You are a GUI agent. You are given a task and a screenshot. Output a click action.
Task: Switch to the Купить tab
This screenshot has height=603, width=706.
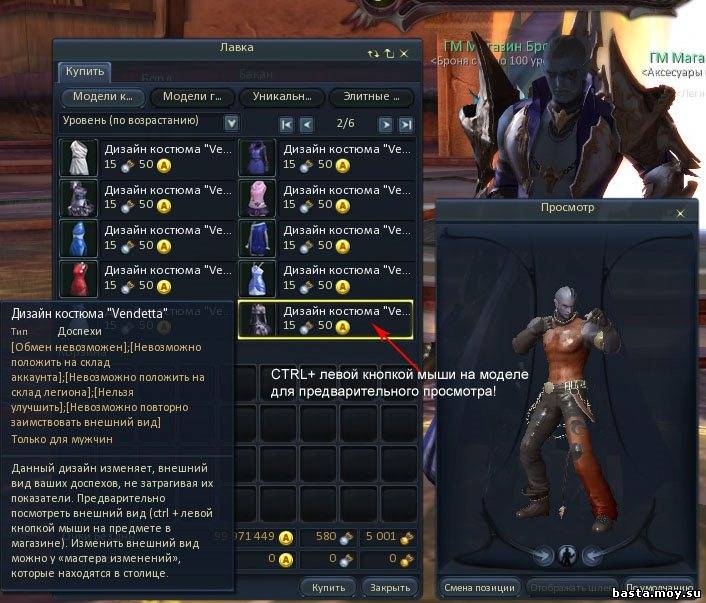pos(84,72)
